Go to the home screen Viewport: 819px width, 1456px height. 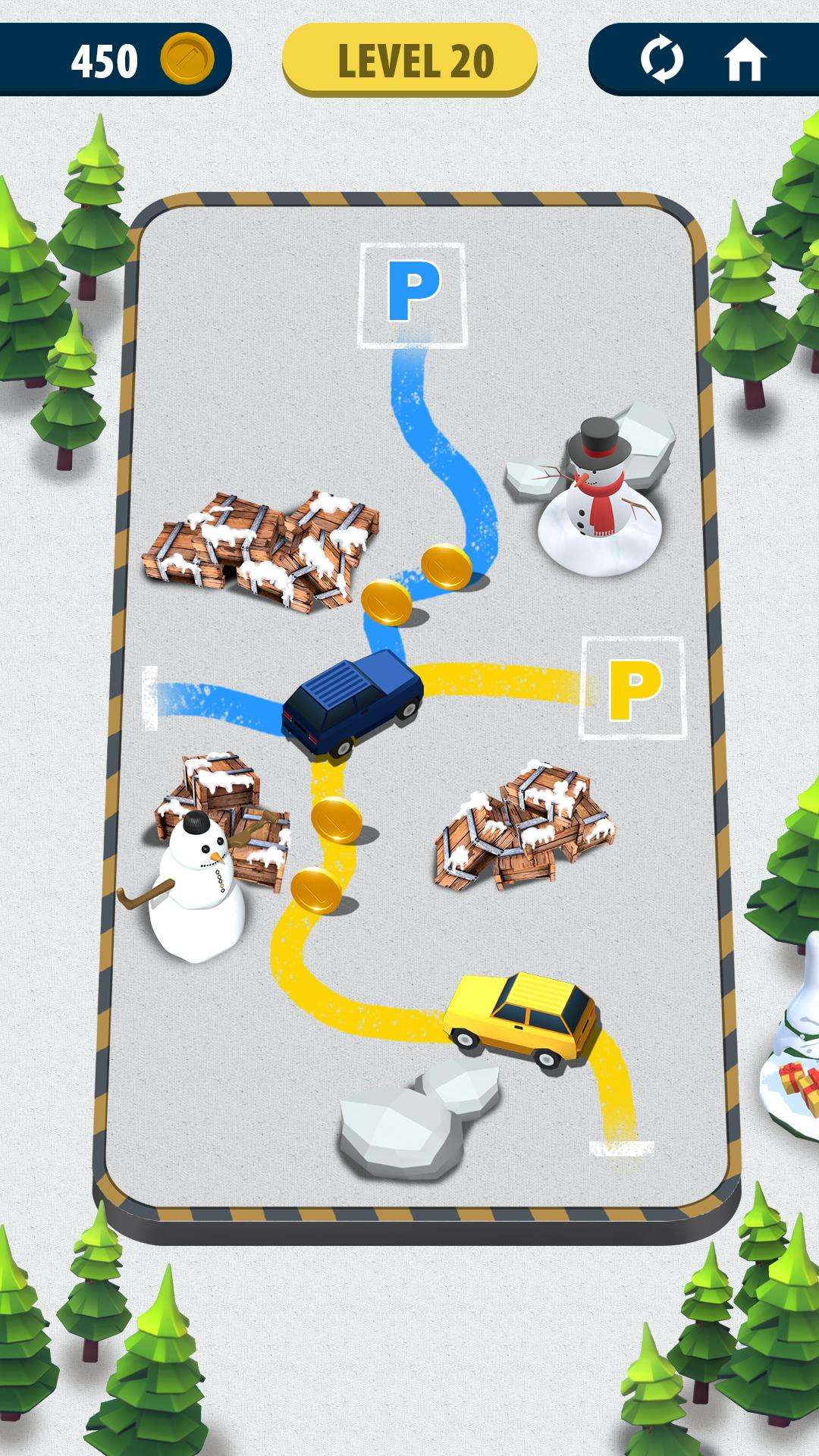click(745, 60)
